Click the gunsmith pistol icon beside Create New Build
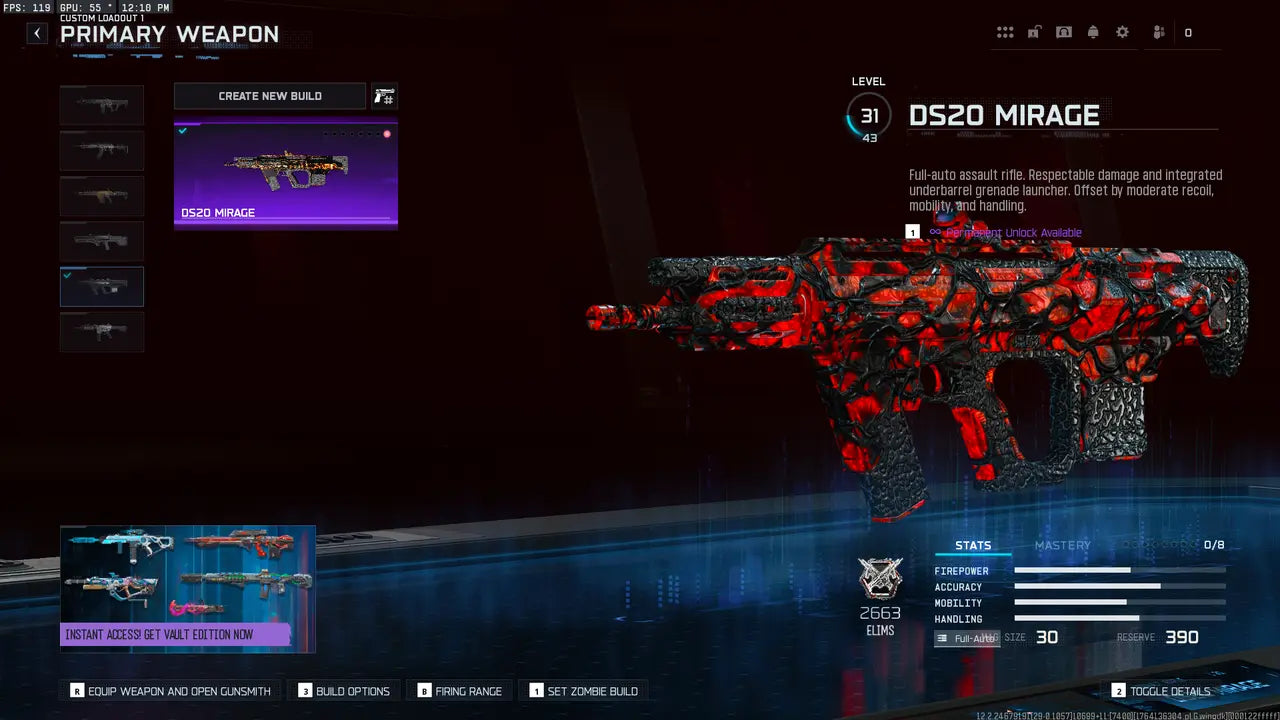This screenshot has height=720, width=1280. coord(384,95)
